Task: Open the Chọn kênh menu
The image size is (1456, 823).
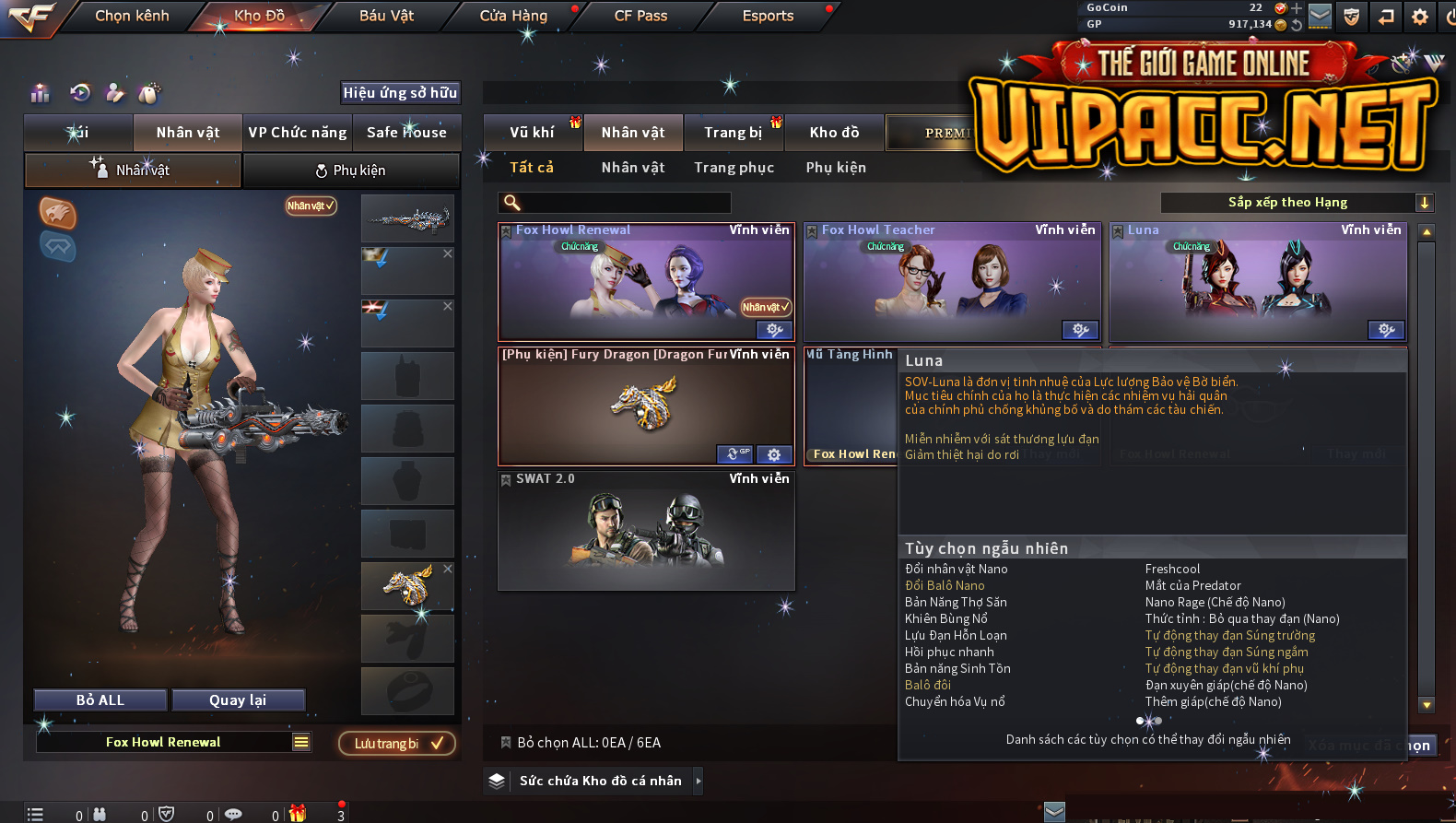Action: [132, 16]
